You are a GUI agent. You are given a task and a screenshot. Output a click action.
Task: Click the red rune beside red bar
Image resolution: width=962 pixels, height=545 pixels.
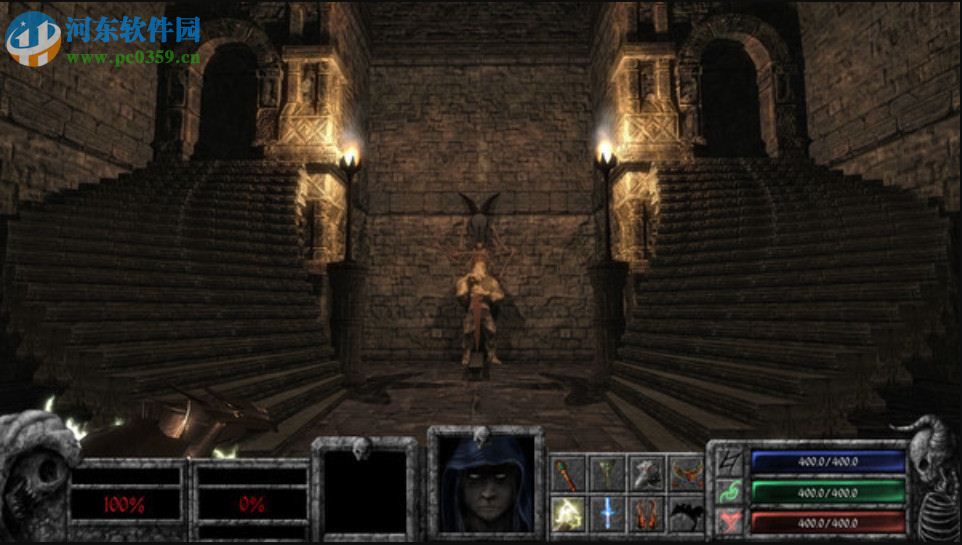pyautogui.click(x=728, y=520)
